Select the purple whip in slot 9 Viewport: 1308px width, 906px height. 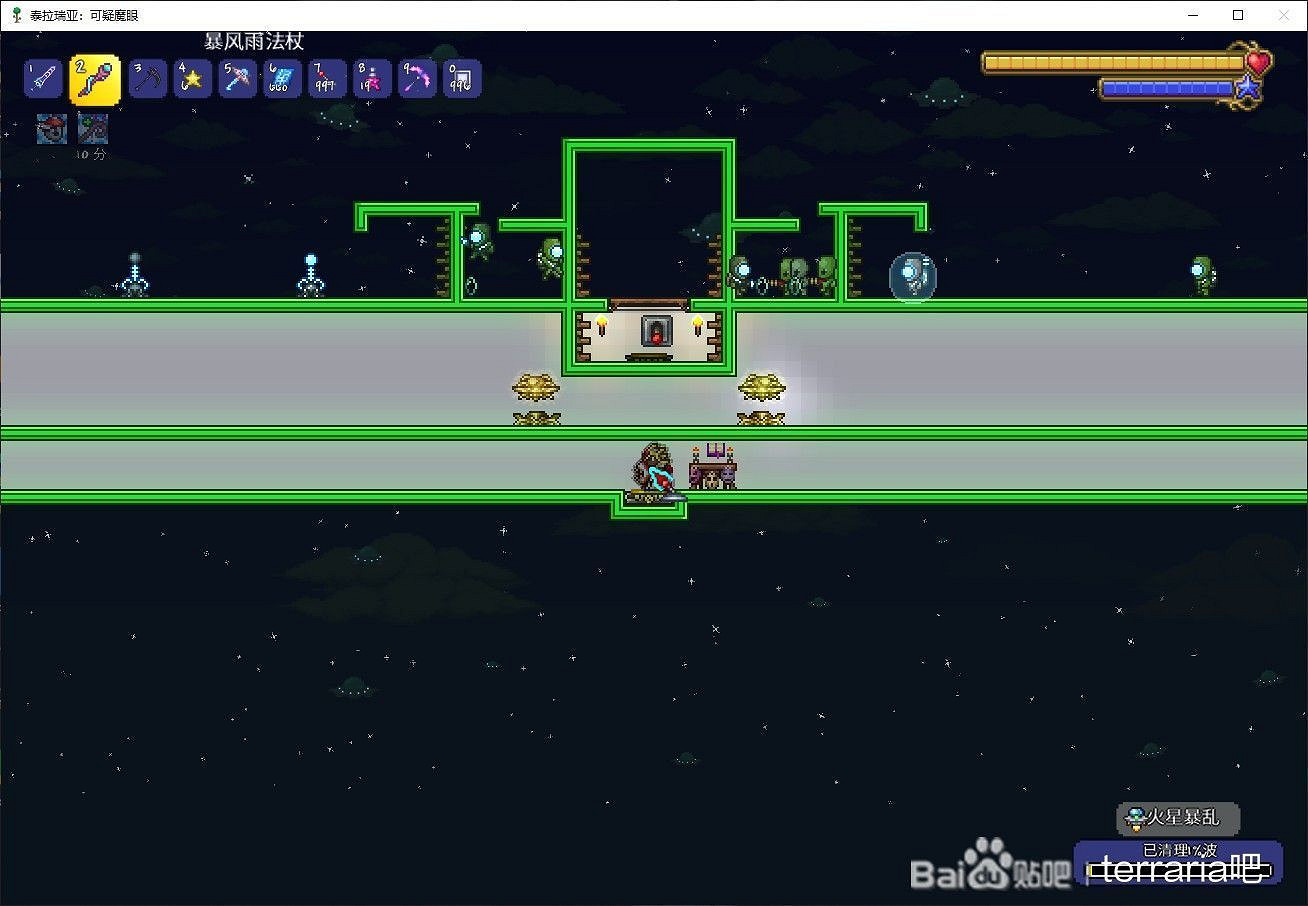(x=417, y=78)
